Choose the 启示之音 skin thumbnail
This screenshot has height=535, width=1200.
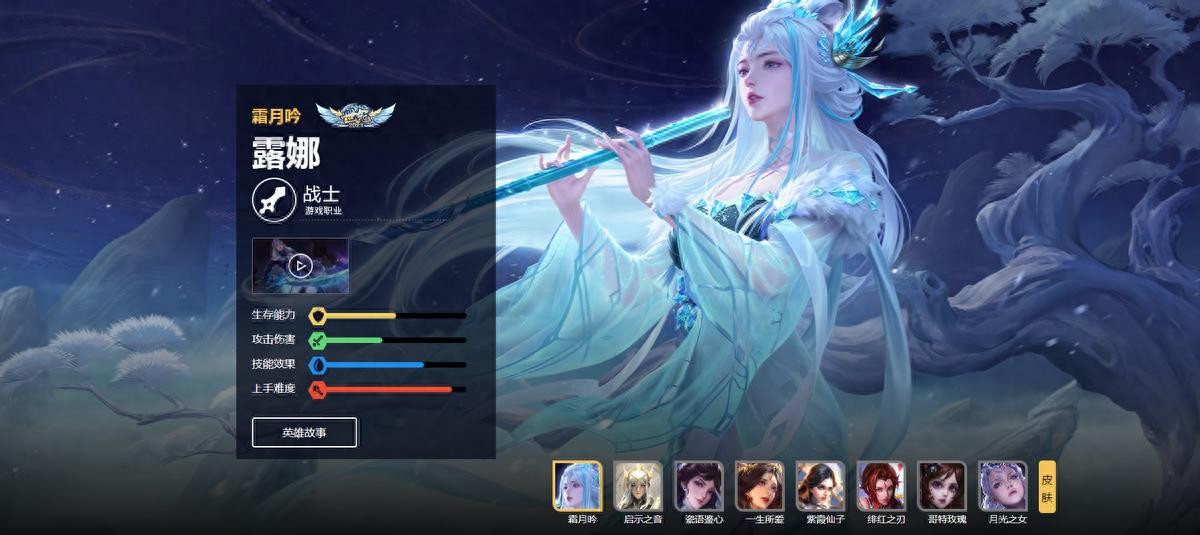[638, 486]
